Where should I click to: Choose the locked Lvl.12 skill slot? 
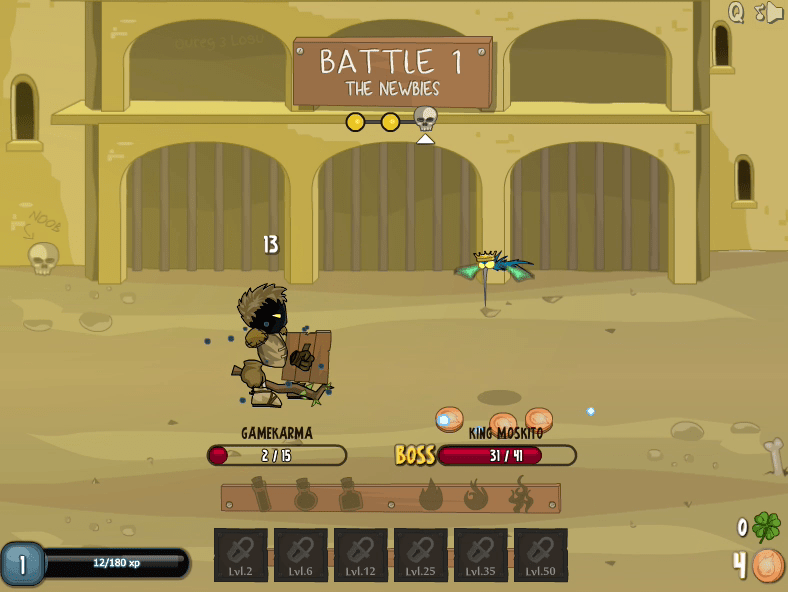[361, 555]
